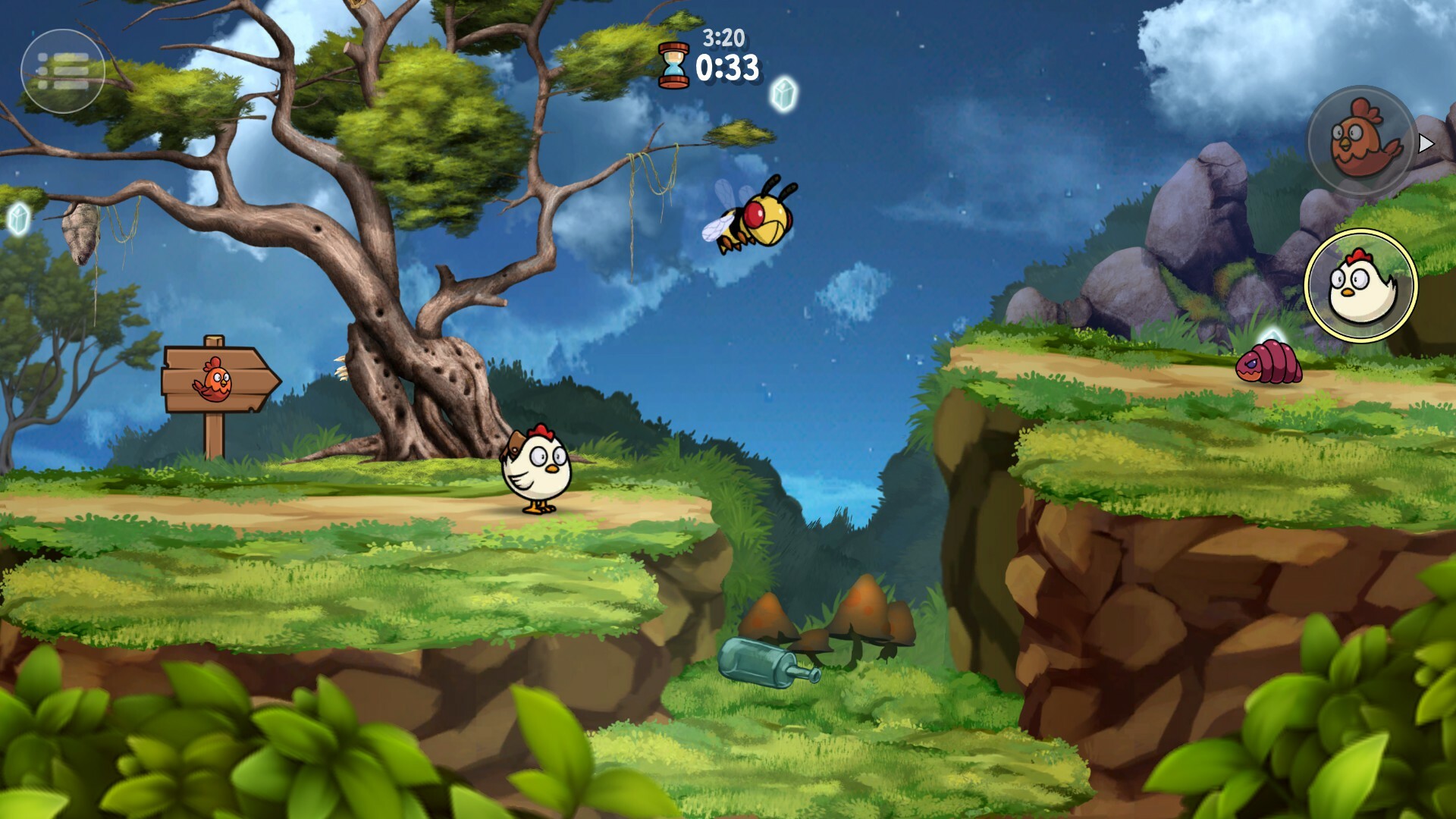Viewport: 1456px width, 819px height.
Task: Click the hourglass timer icon at top center
Action: tap(673, 64)
